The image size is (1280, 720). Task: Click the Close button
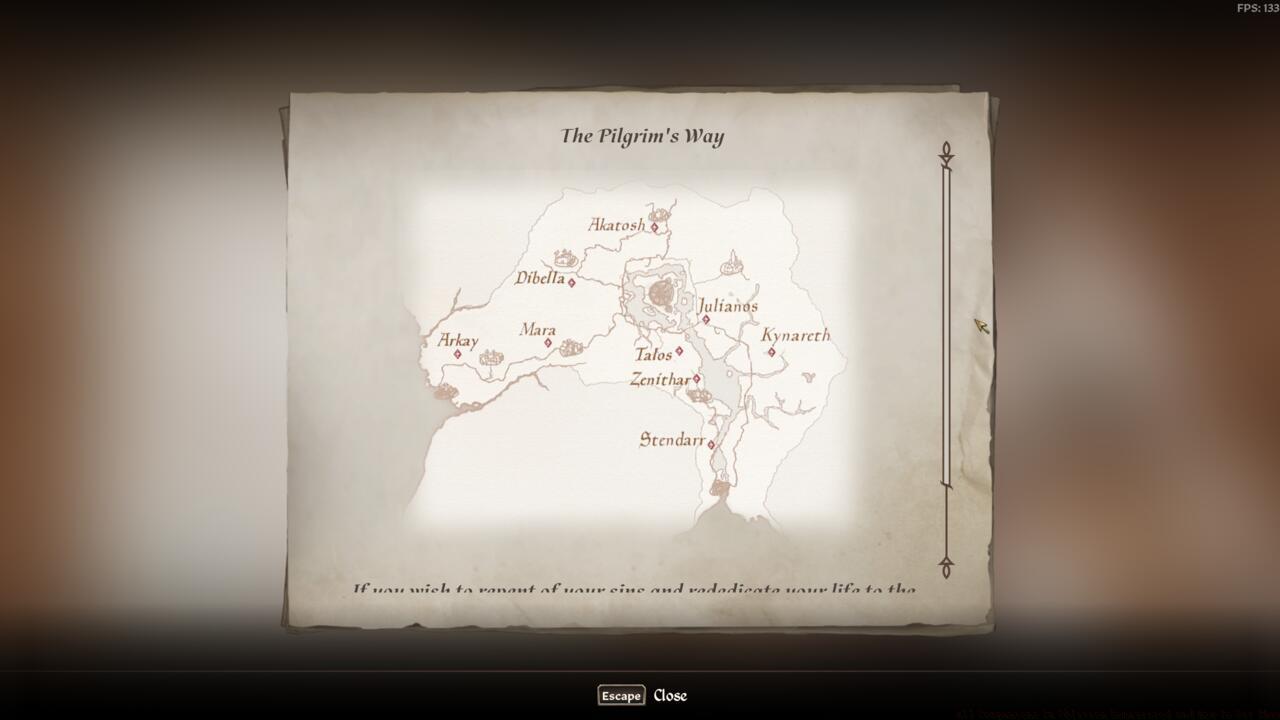pyautogui.click(x=671, y=695)
